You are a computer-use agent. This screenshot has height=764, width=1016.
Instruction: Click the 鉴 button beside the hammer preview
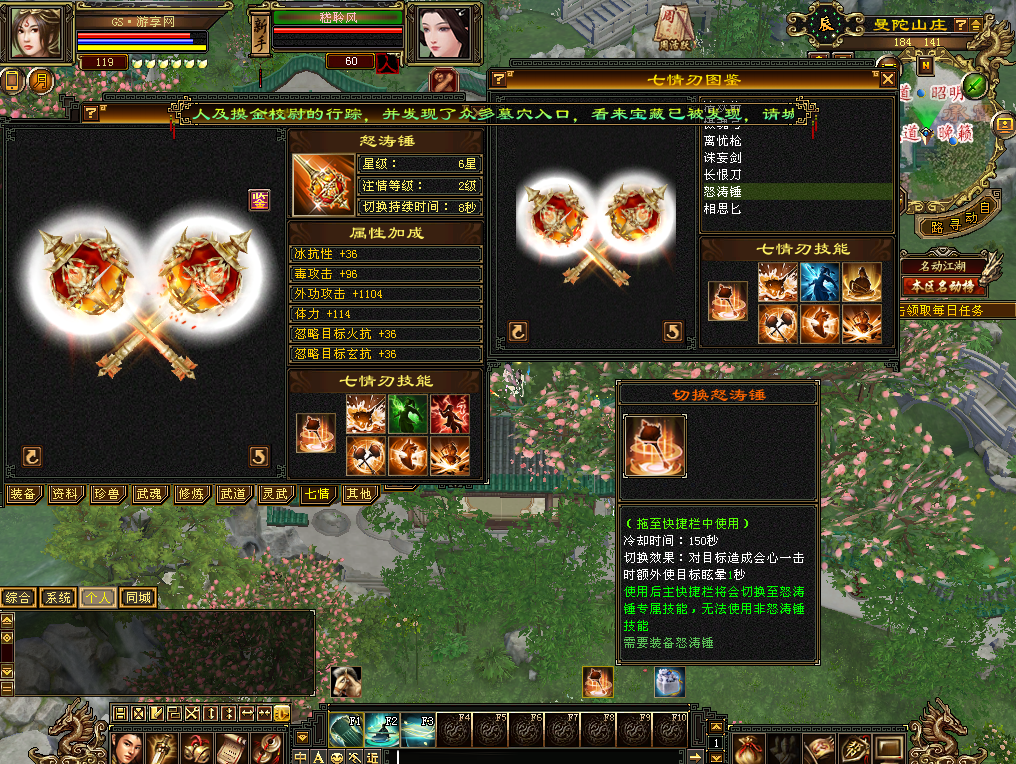pyautogui.click(x=259, y=200)
